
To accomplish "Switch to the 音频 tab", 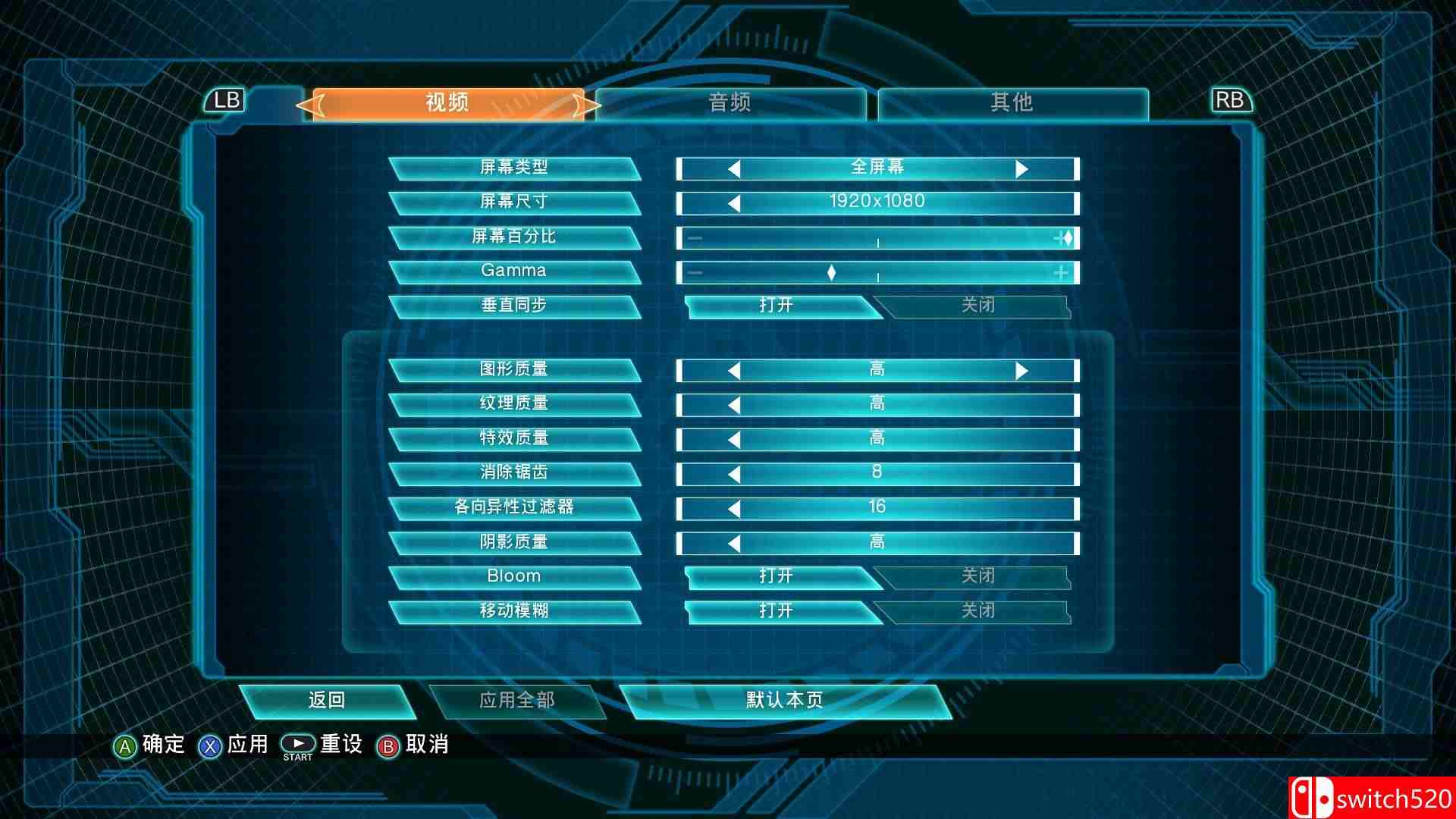I will [x=730, y=102].
